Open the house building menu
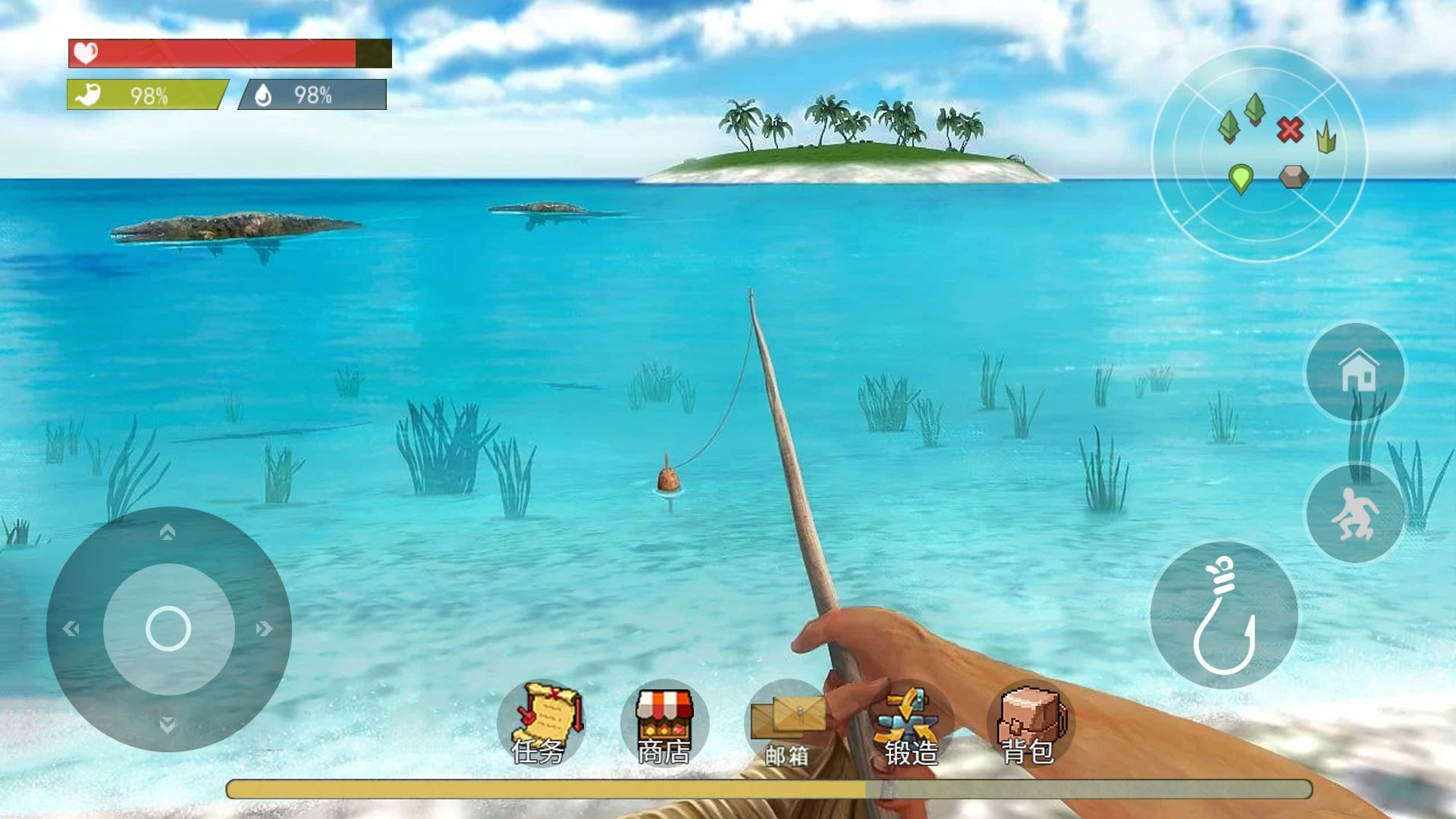This screenshot has height=819, width=1456. [x=1356, y=372]
